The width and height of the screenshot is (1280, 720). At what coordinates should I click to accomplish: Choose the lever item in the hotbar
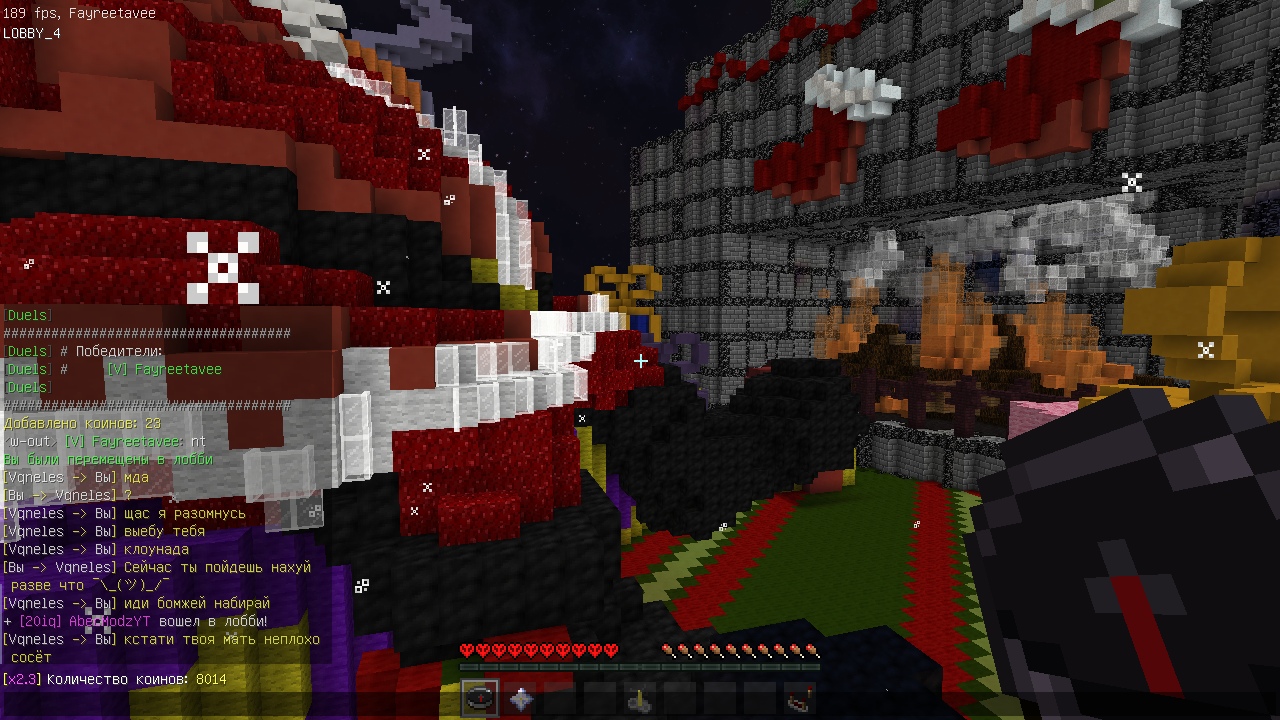point(640,701)
